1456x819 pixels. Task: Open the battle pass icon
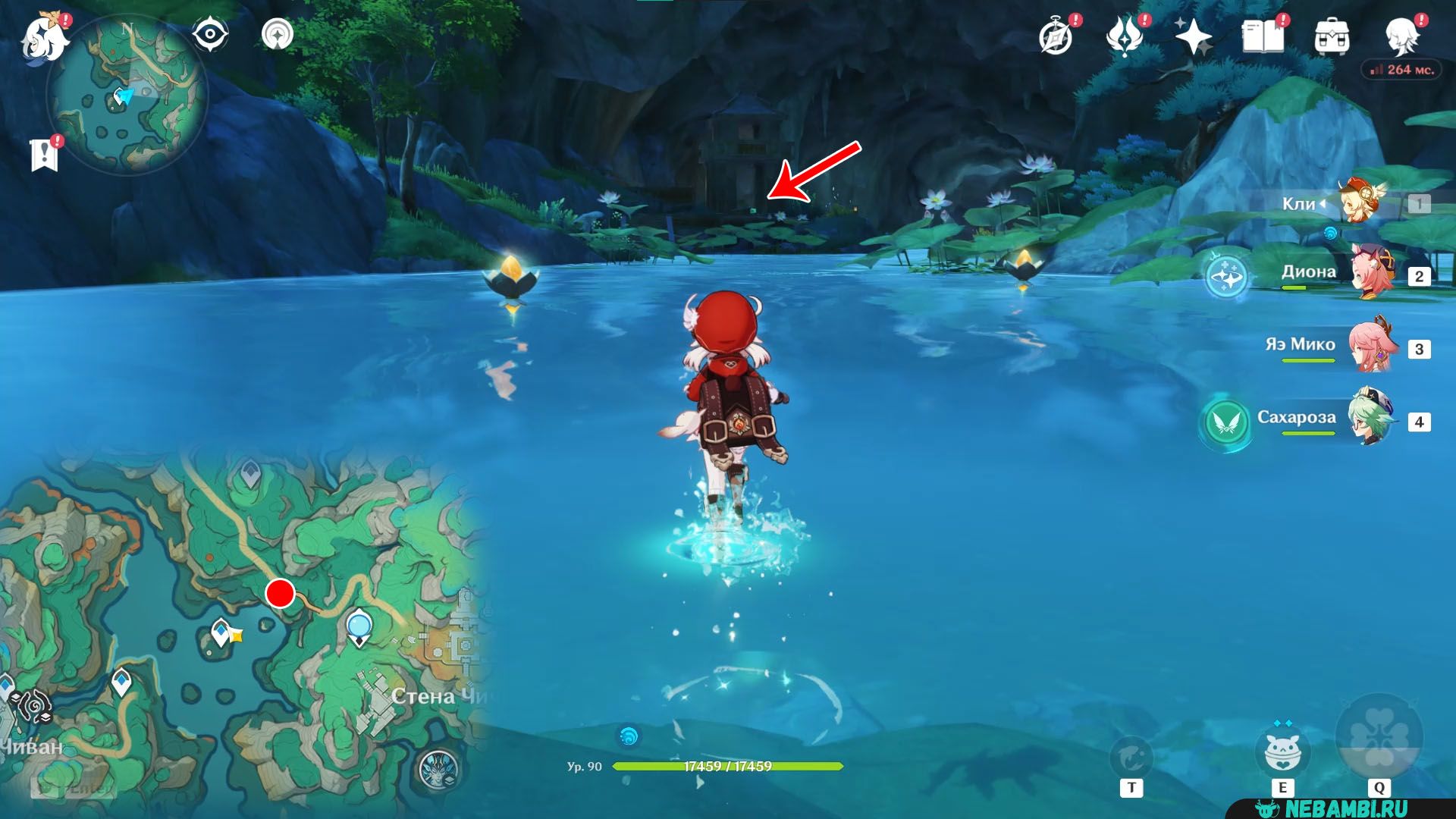pyautogui.click(x=1124, y=36)
